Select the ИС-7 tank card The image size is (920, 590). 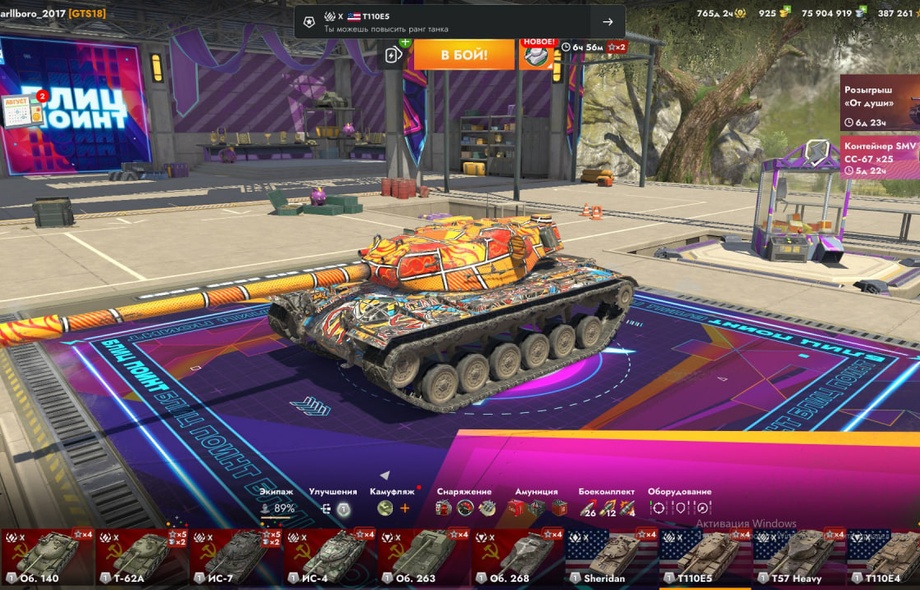coord(235,558)
